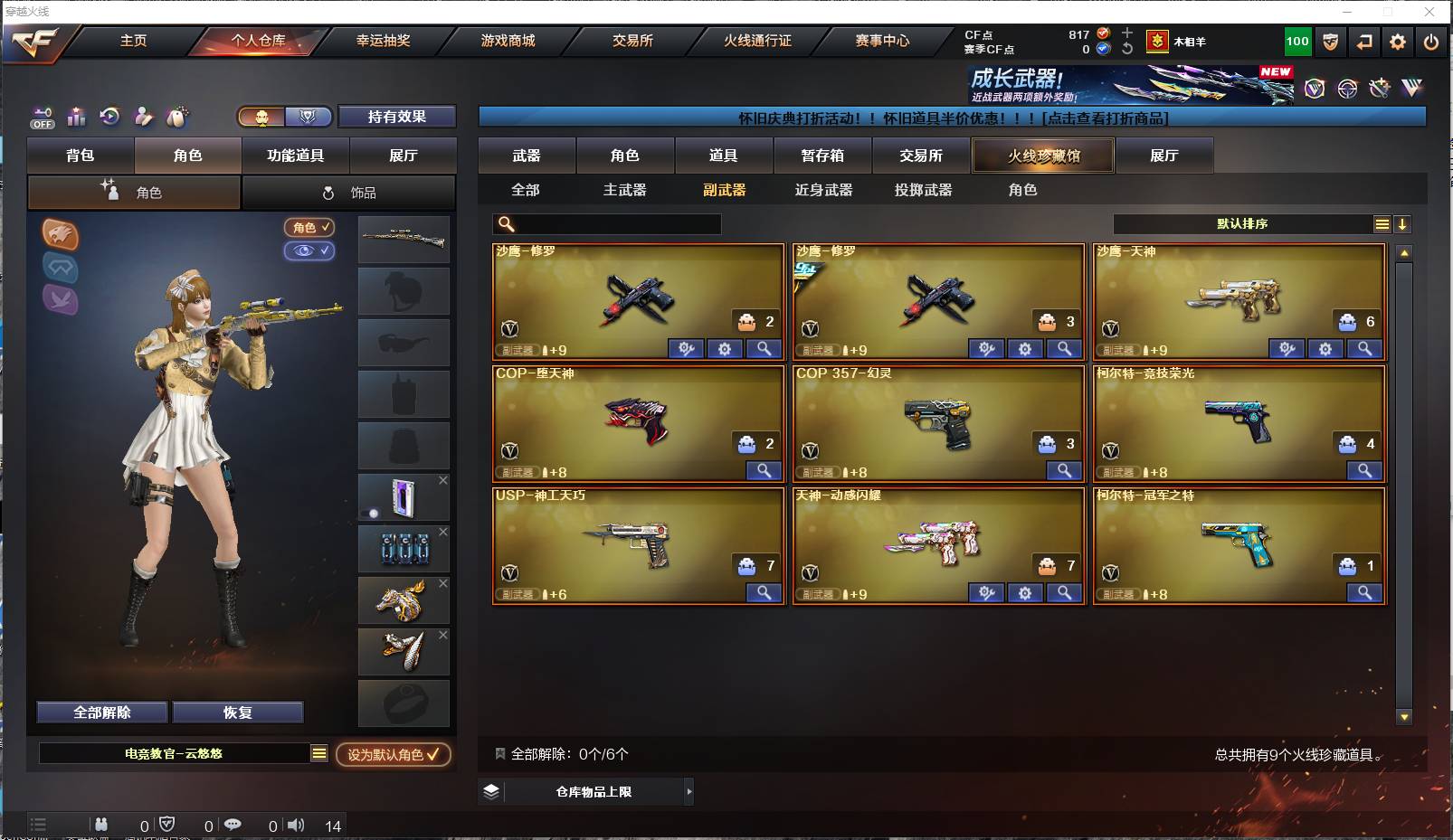This screenshot has width=1453, height=840.
Task: Open the hamburger menu beside 电竞教官-云悠悠
Action: tap(320, 753)
